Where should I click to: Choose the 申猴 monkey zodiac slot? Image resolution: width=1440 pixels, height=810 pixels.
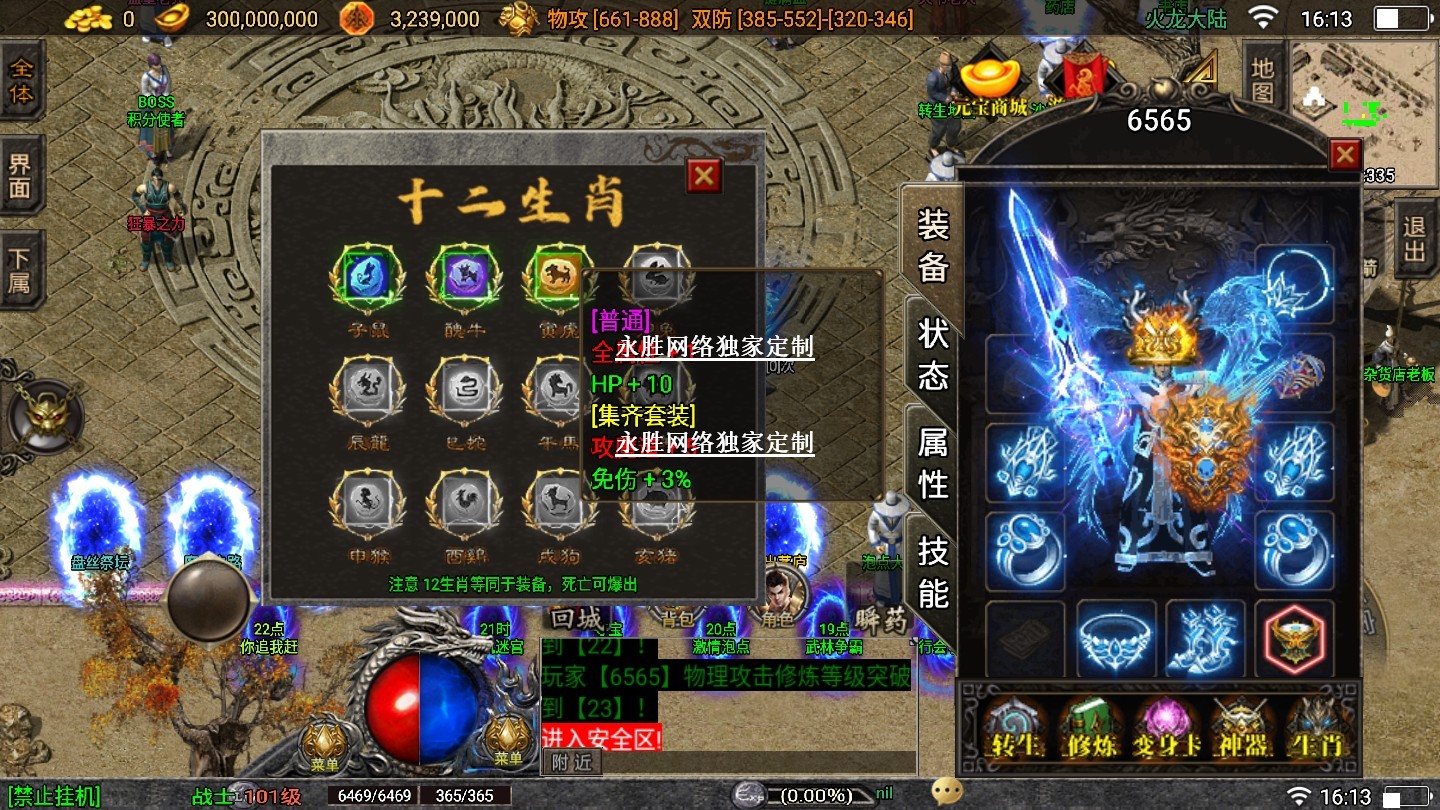[x=367, y=502]
